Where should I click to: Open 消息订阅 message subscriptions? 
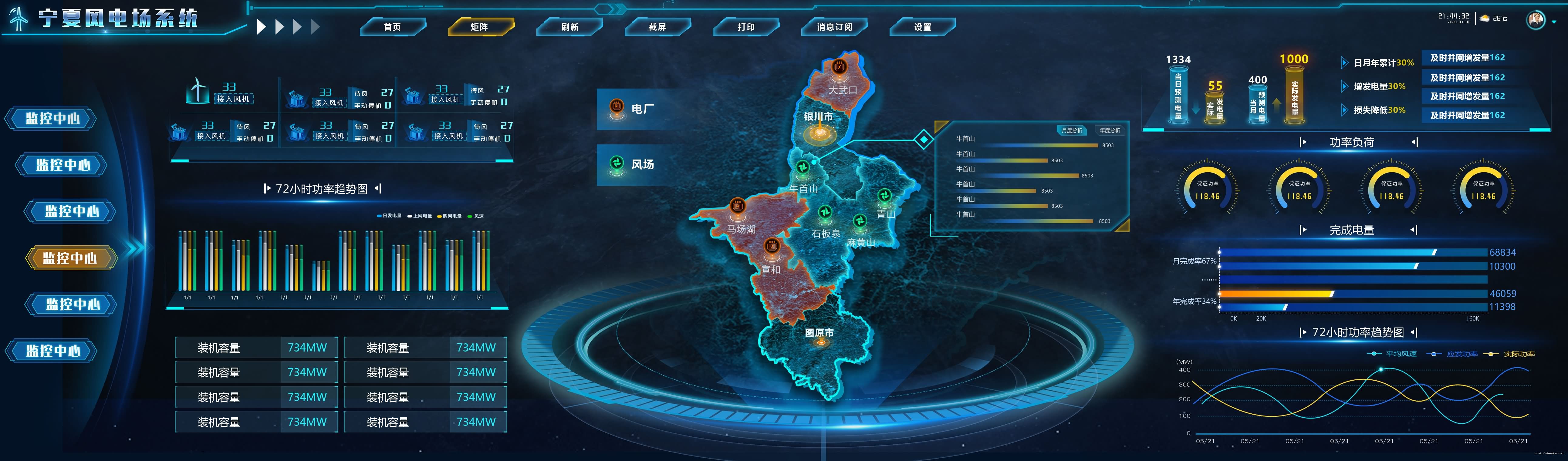(x=835, y=27)
